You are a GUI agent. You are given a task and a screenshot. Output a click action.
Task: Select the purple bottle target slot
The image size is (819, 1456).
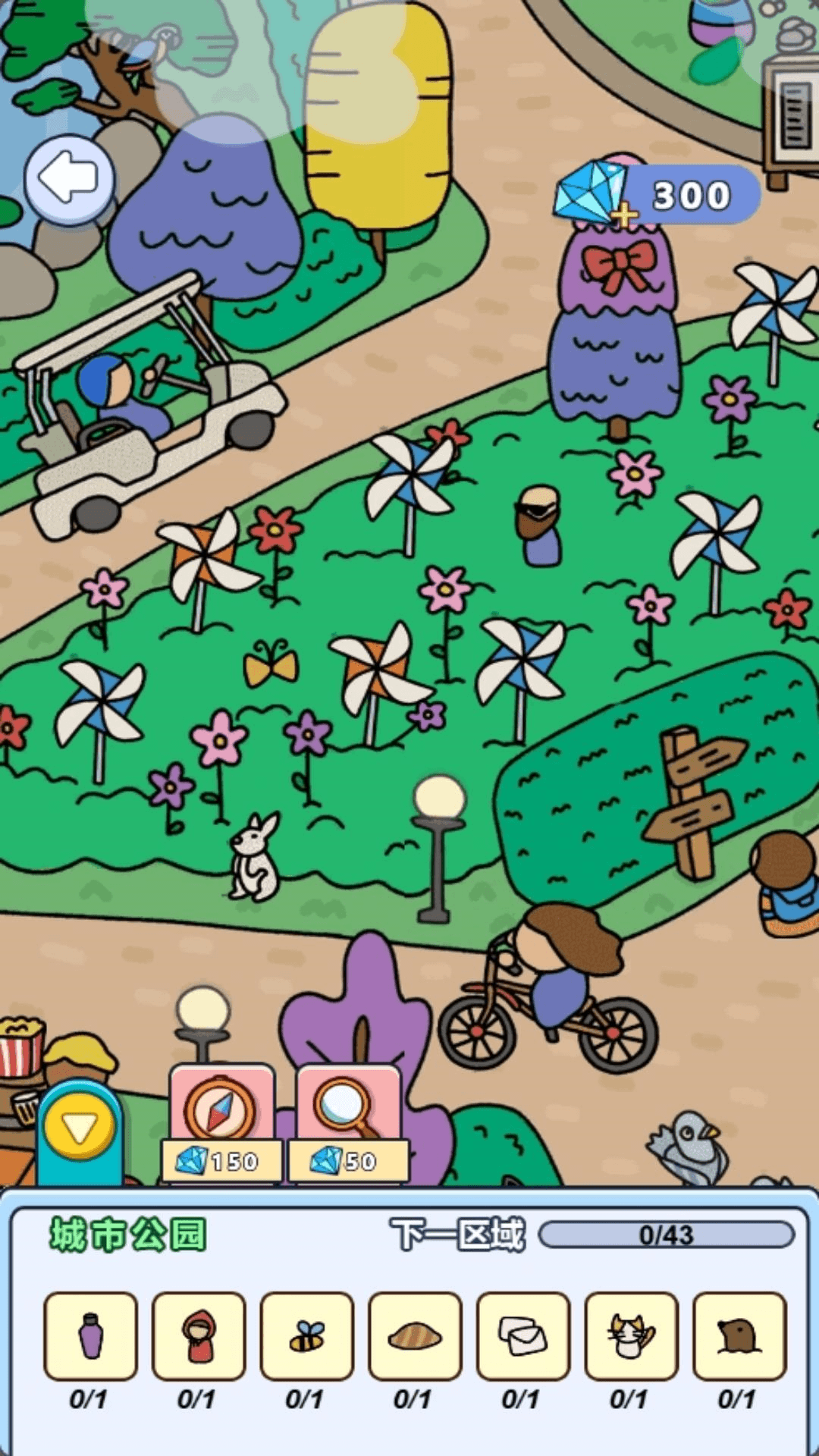coord(91,1335)
